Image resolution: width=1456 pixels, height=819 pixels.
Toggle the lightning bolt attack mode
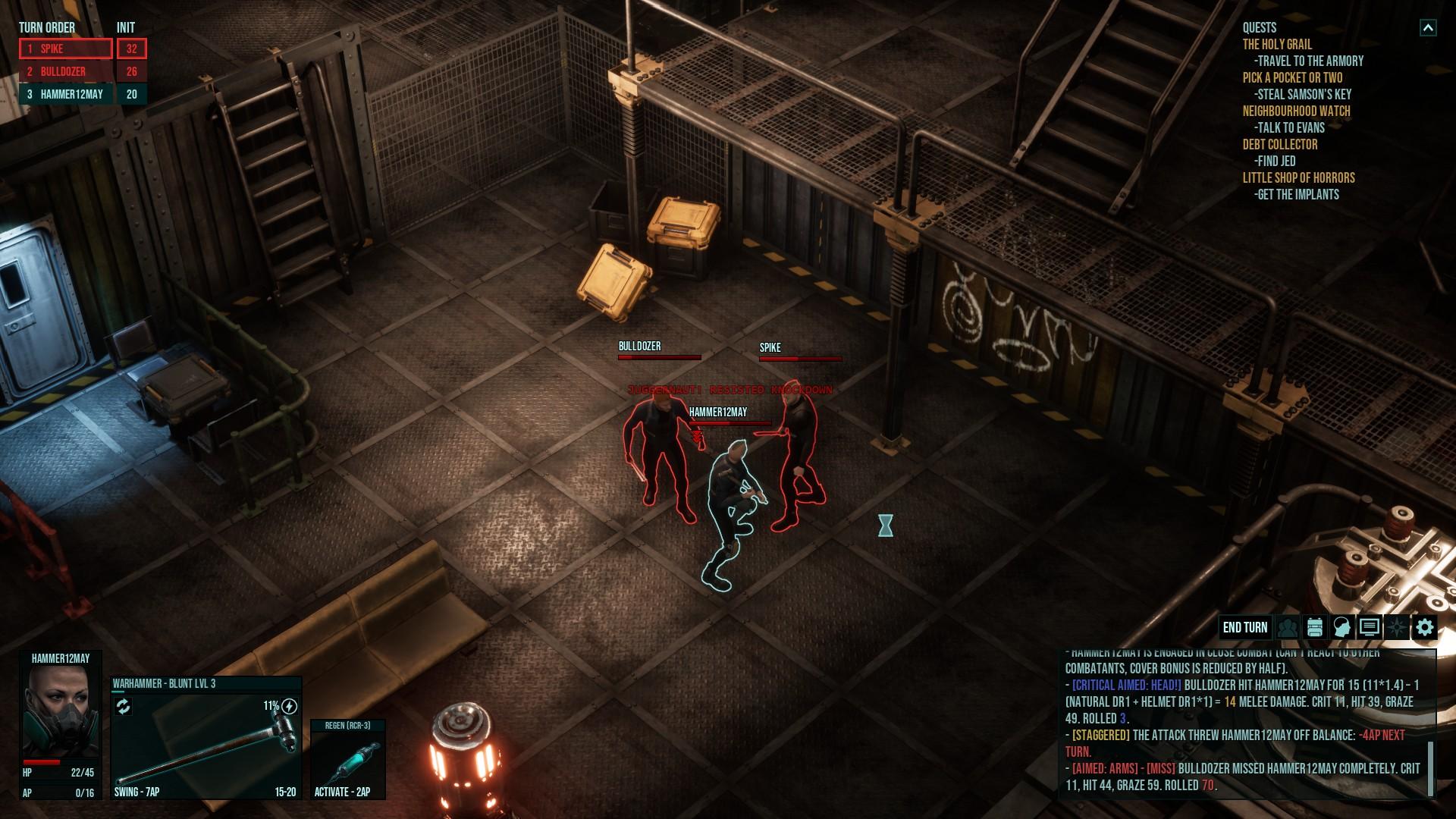(289, 707)
